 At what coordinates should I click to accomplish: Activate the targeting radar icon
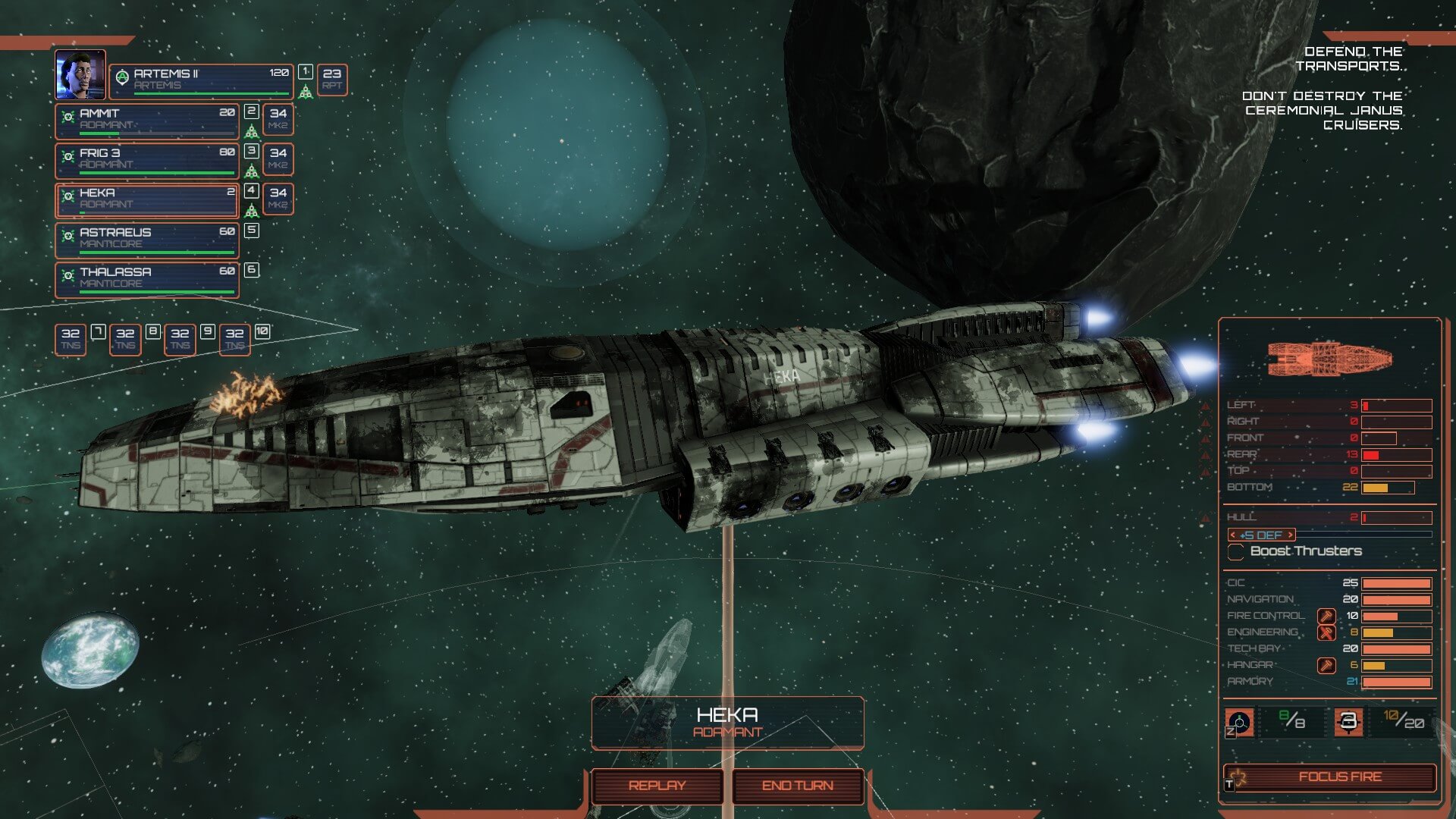1239,722
